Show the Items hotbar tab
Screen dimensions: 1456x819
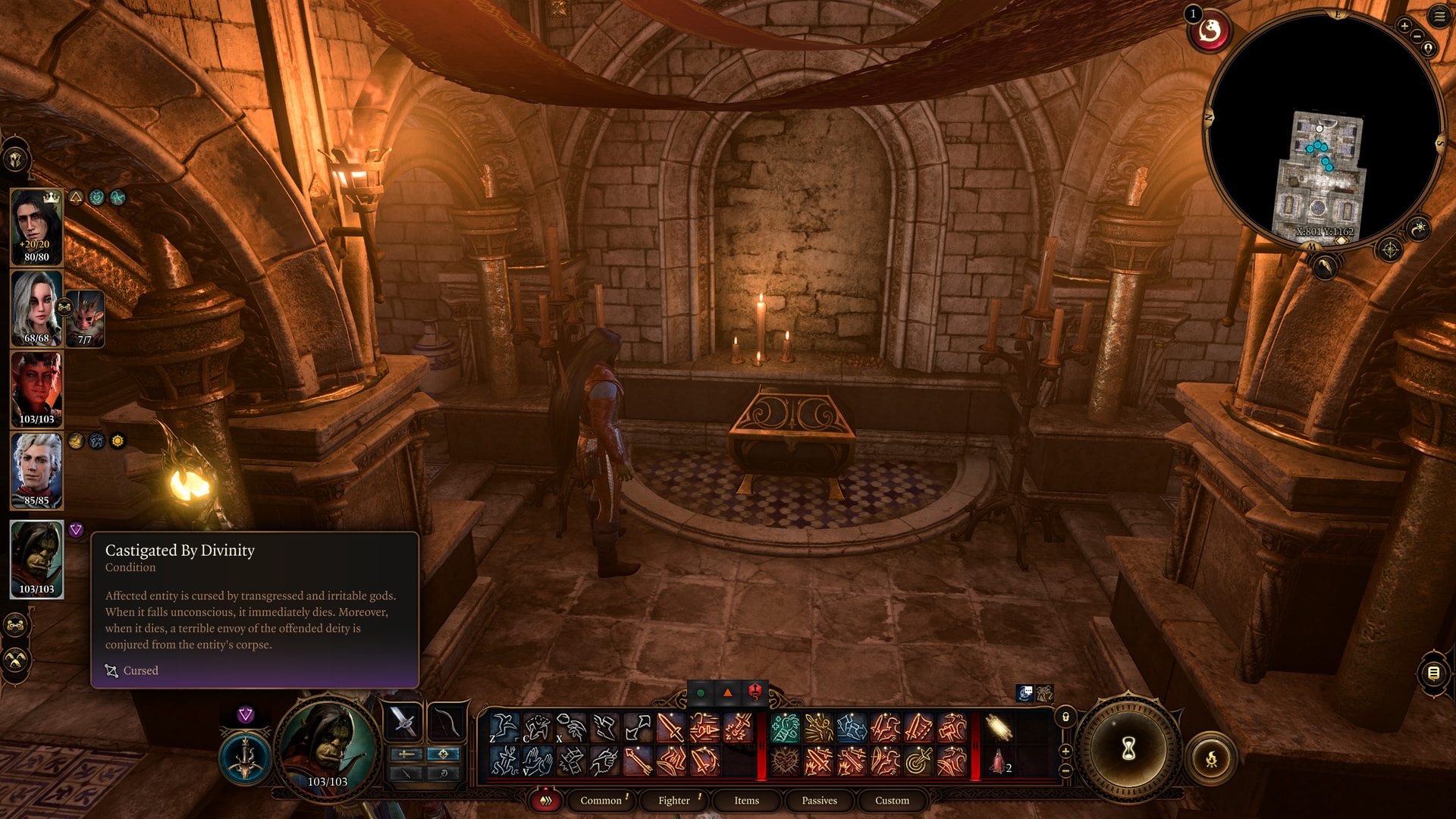pyautogui.click(x=746, y=800)
